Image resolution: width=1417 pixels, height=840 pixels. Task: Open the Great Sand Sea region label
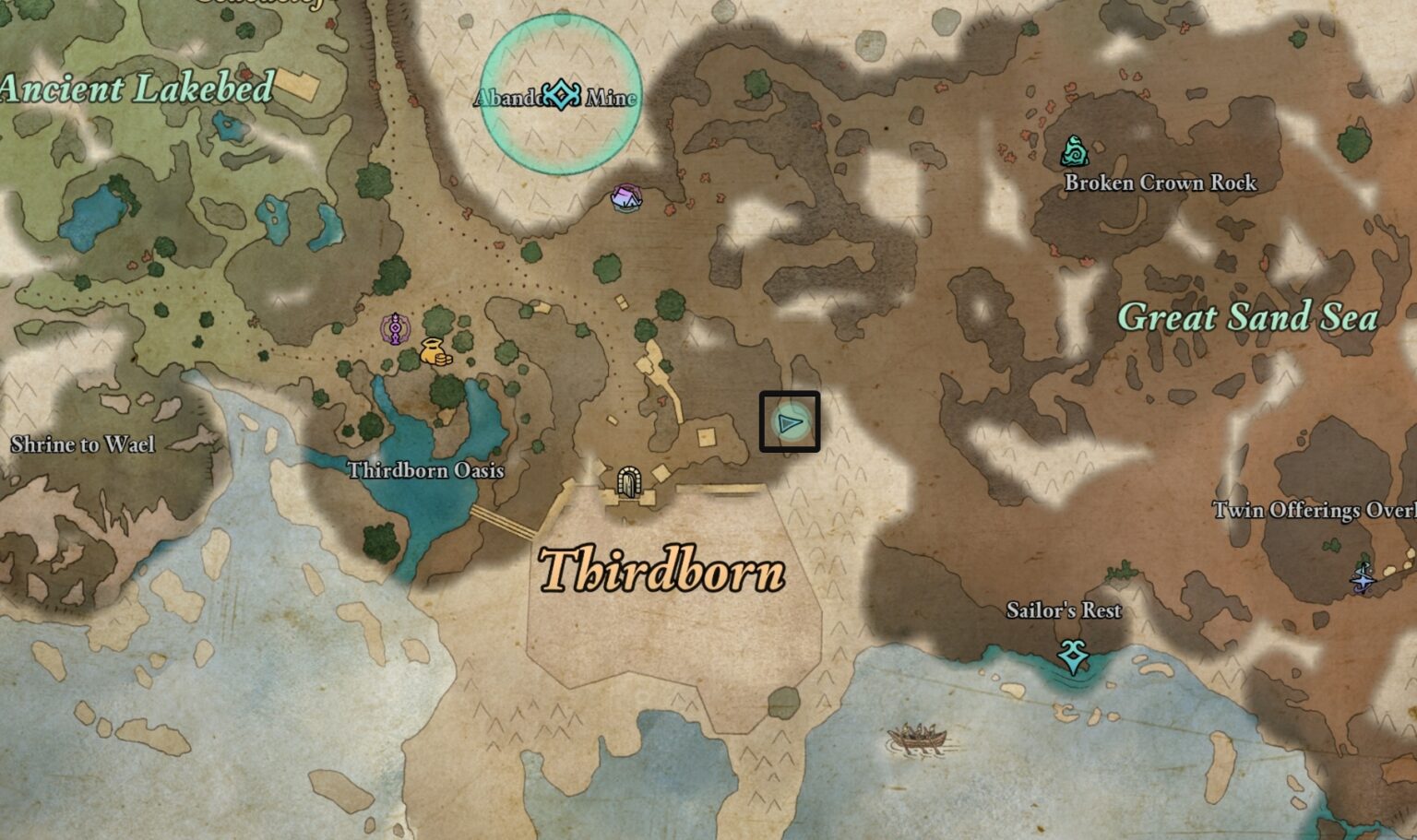(1247, 317)
